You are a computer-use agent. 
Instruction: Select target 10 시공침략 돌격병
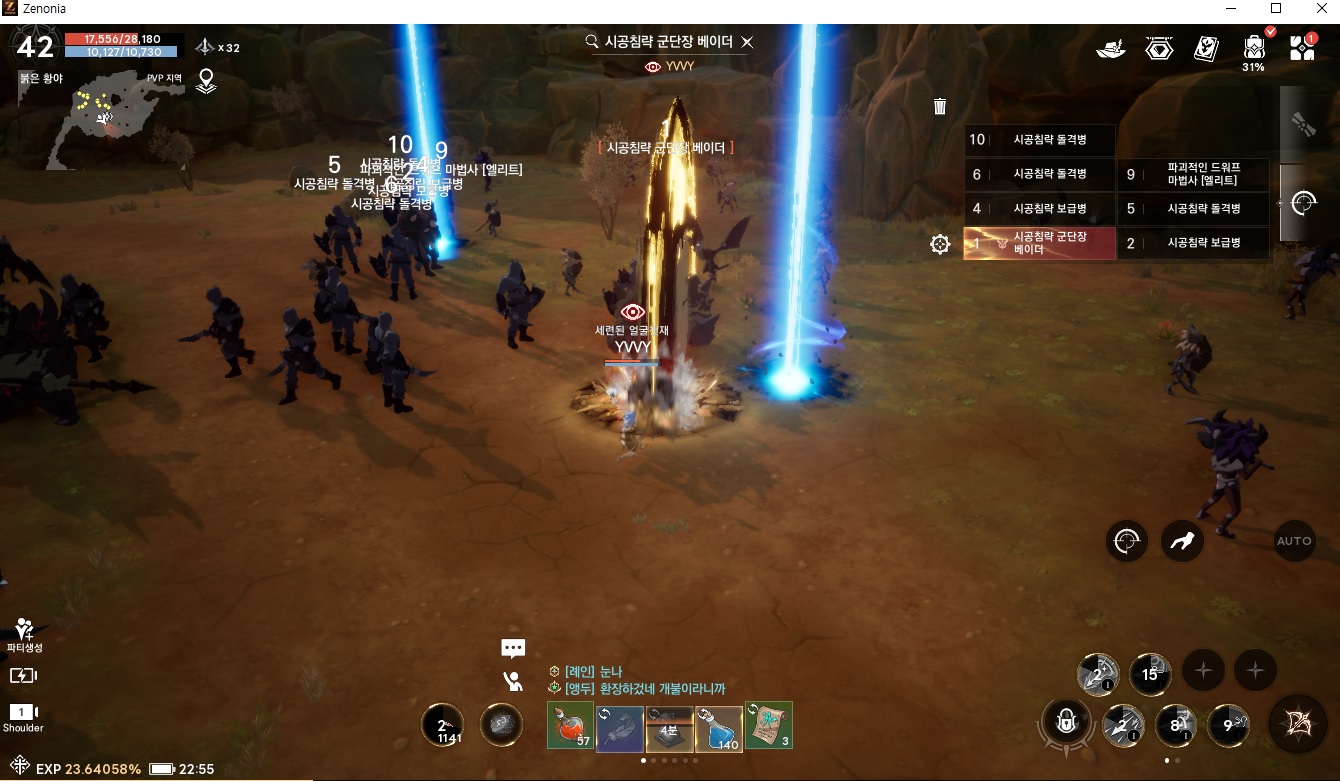[1039, 140]
